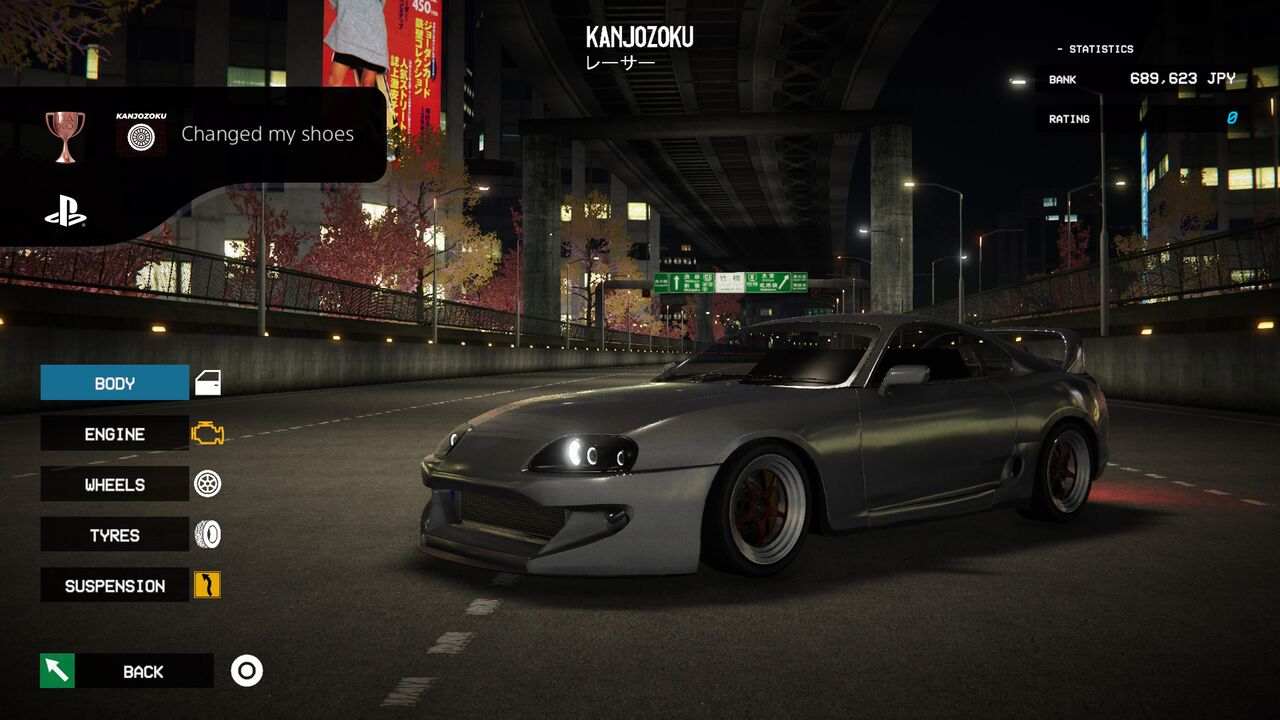The image size is (1280, 720).
Task: Click the Back button
Action: [143, 671]
